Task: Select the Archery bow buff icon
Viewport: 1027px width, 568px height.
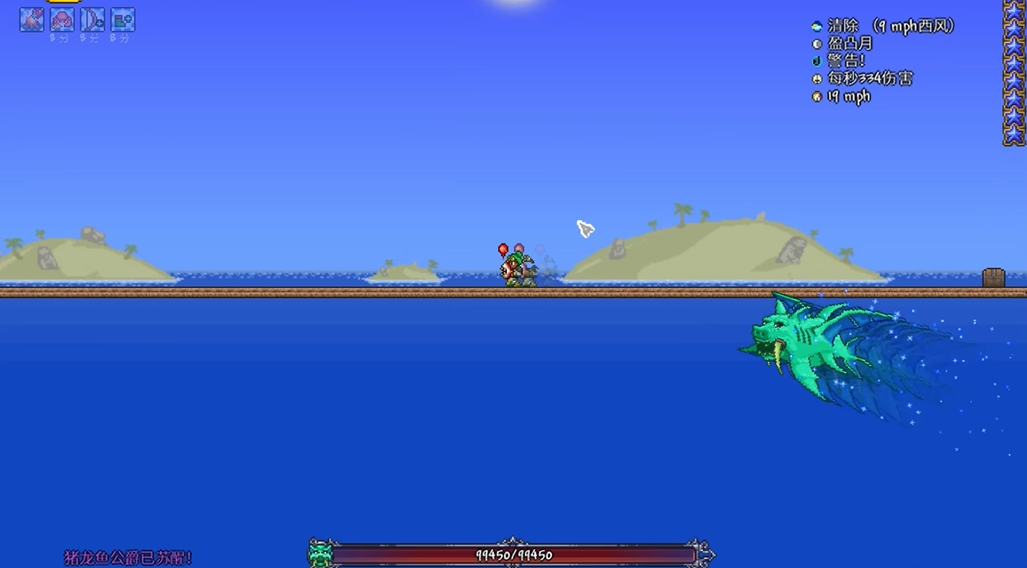Action: [x=92, y=19]
